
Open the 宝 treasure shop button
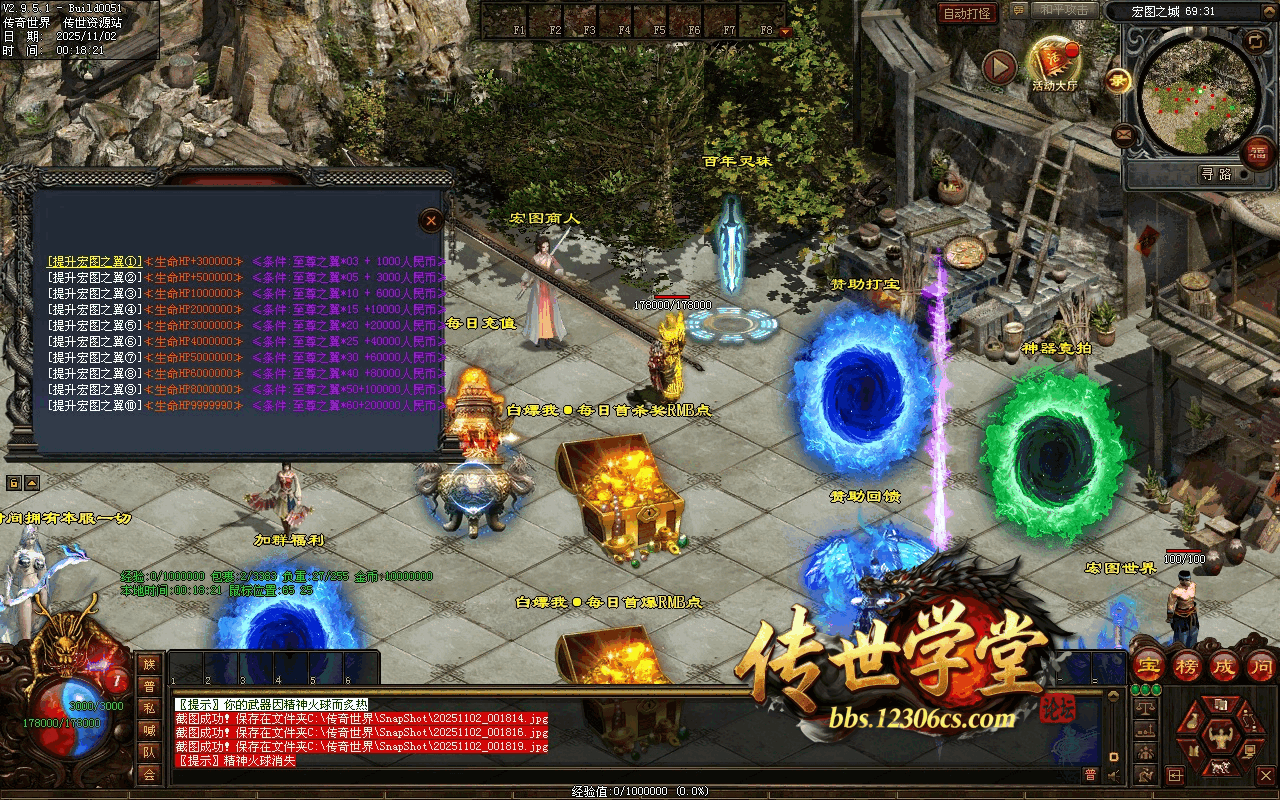1149,665
